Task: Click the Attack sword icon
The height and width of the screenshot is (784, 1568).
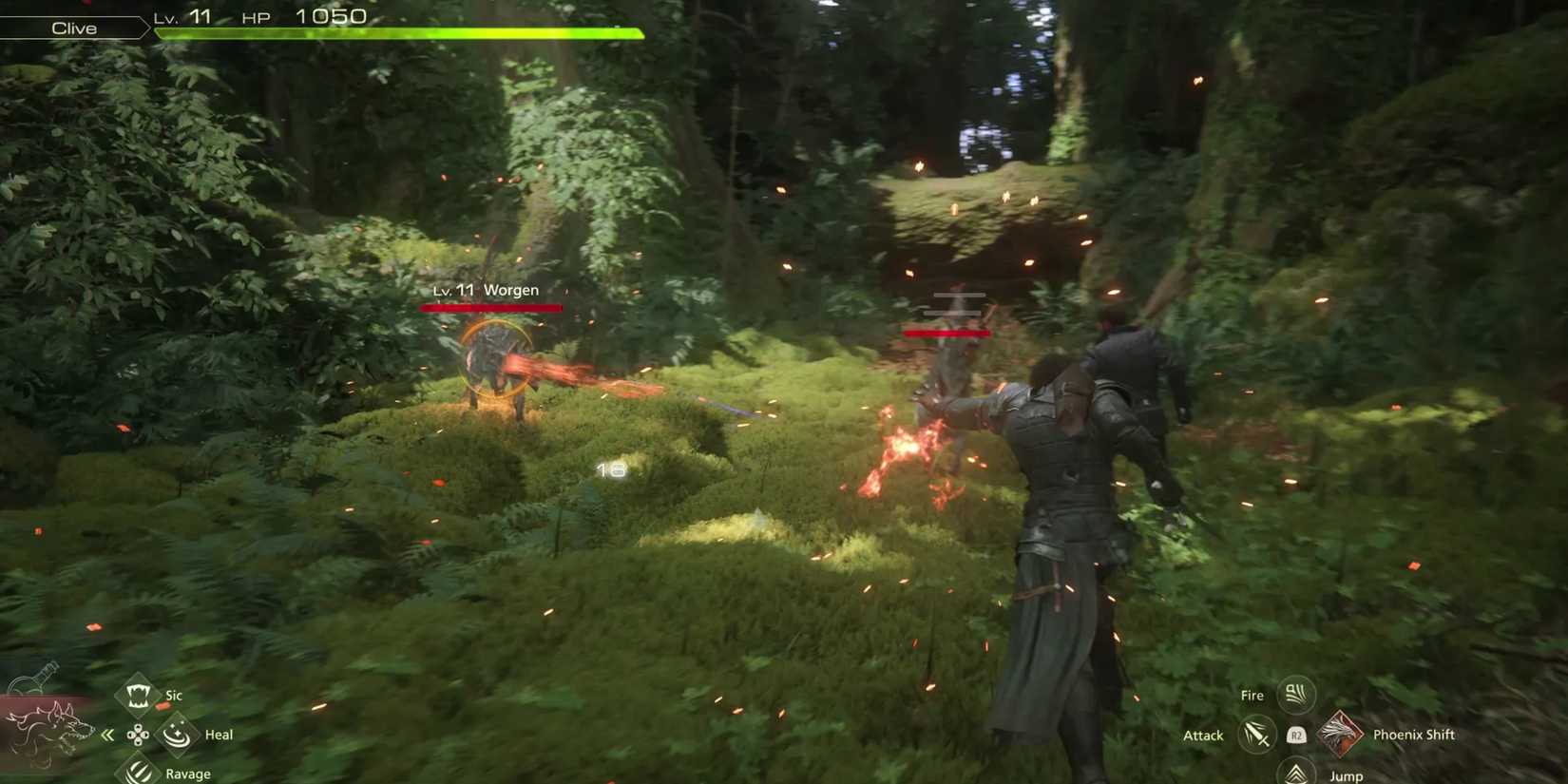Action: [1255, 734]
